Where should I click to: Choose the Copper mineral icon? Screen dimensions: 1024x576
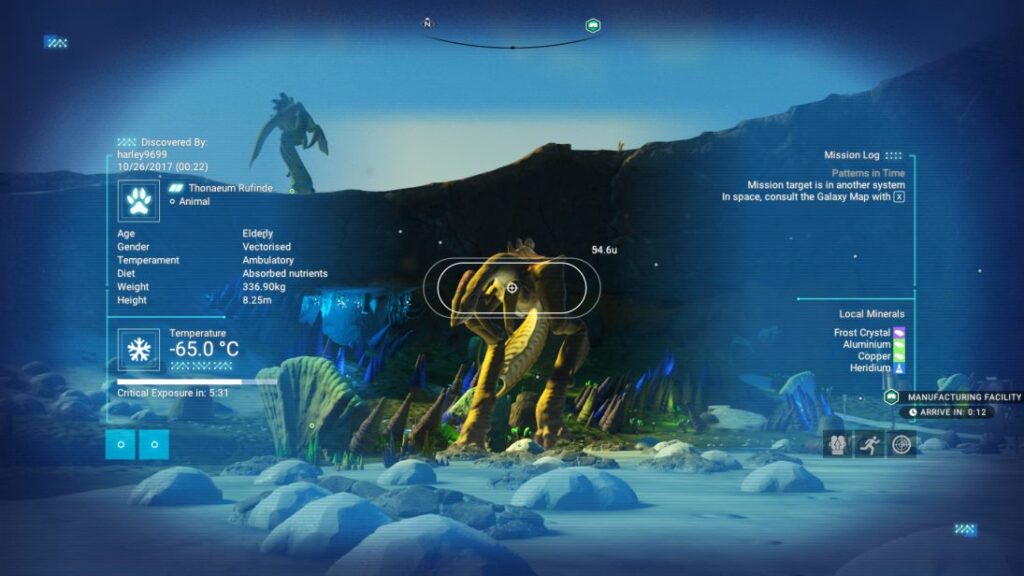(899, 356)
